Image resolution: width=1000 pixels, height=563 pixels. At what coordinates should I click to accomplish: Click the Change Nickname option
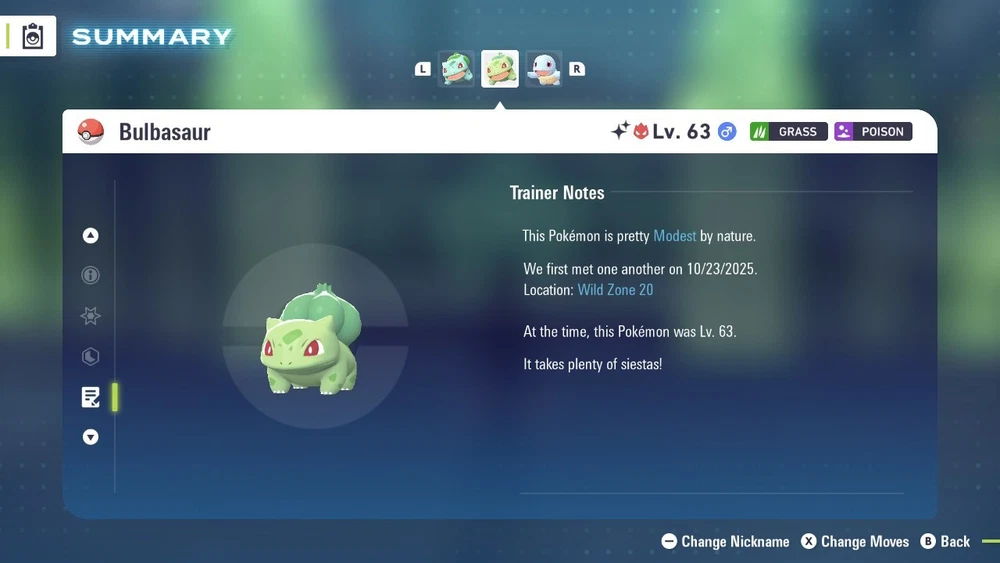coord(726,541)
